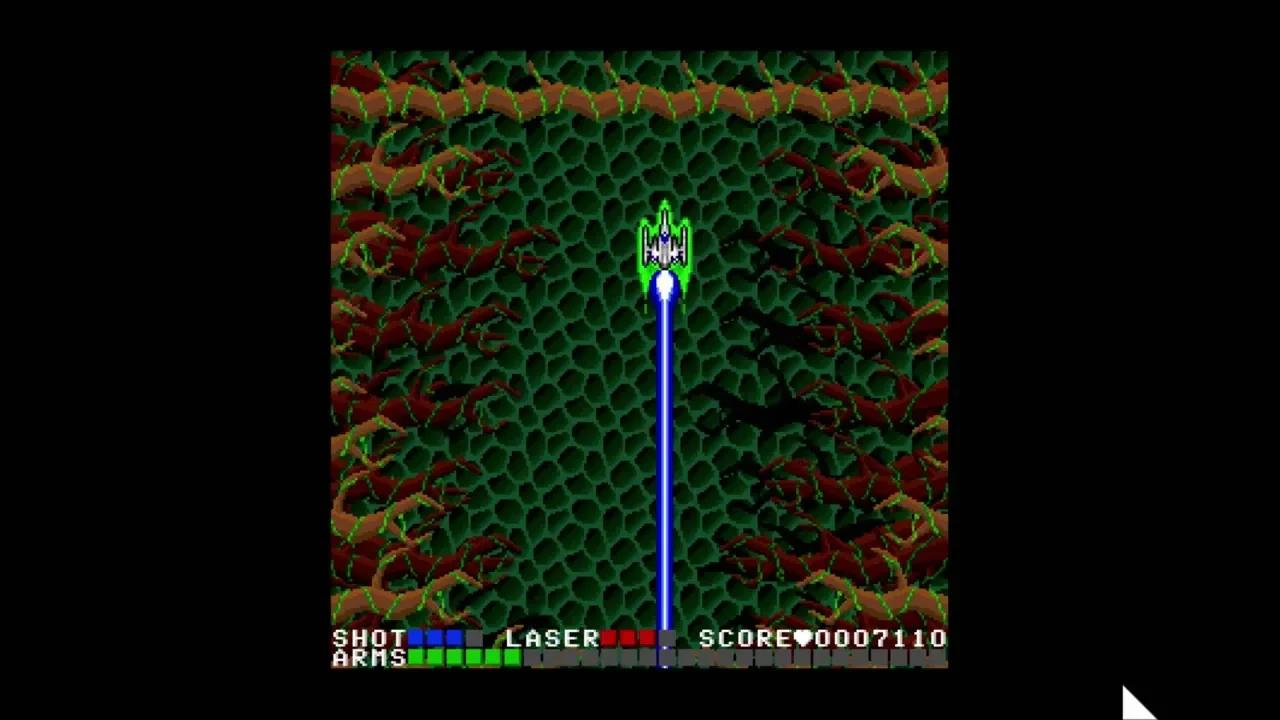The image size is (1280, 720).
Task: Click the grey block after the blue SHOT segments
Action: 475,637
